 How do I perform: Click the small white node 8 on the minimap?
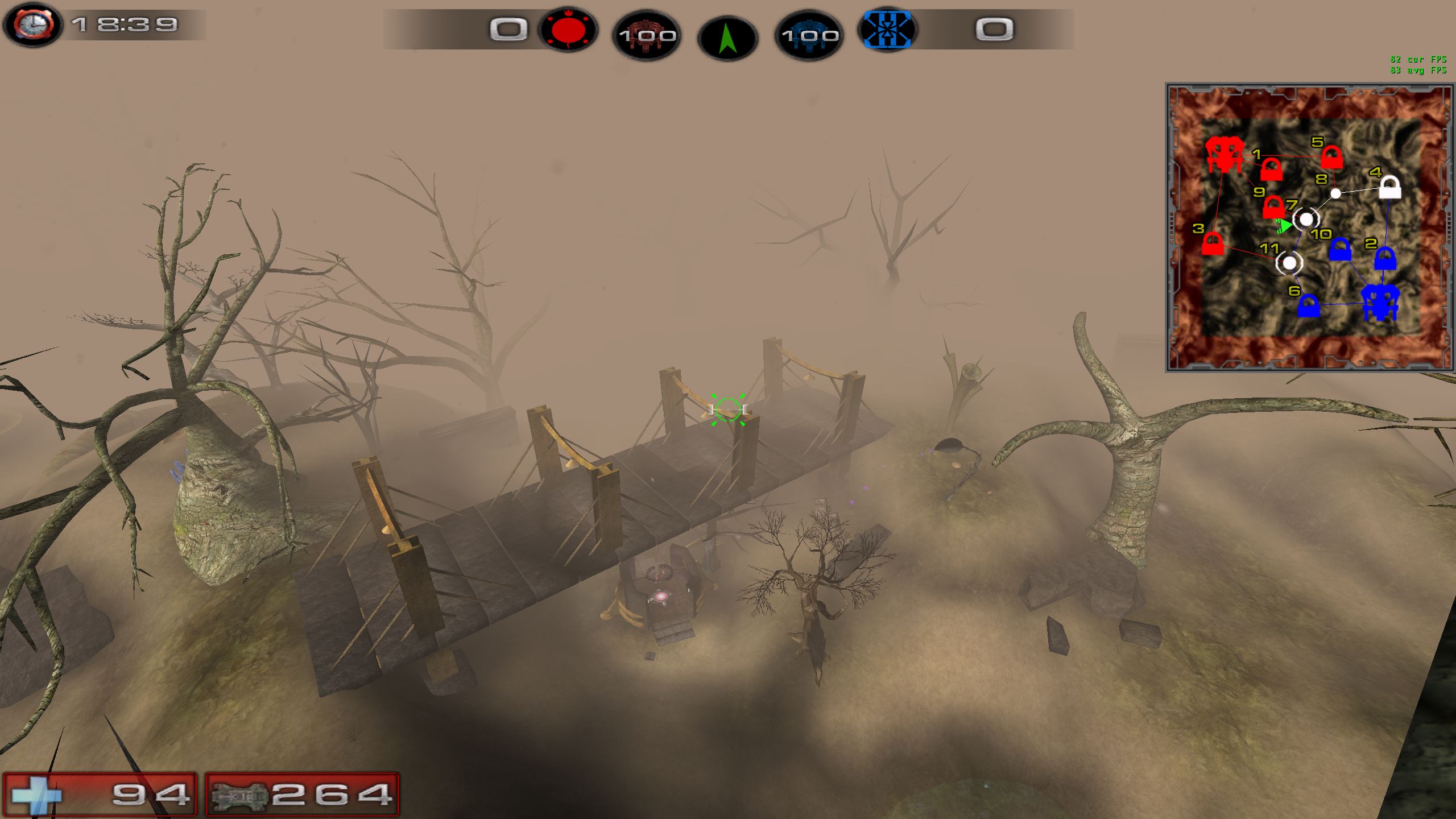[x=1335, y=193]
